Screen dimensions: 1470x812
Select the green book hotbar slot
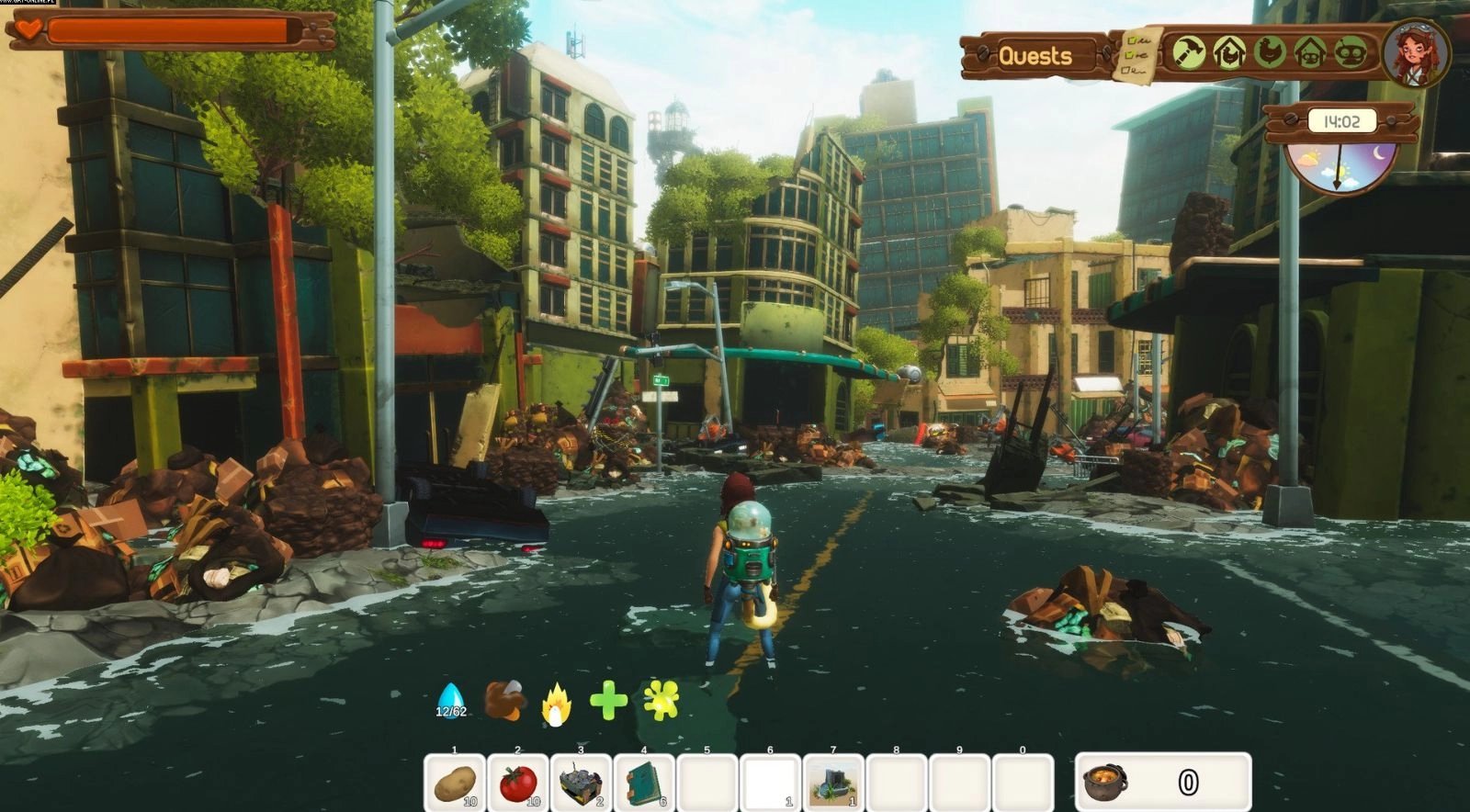point(645,784)
